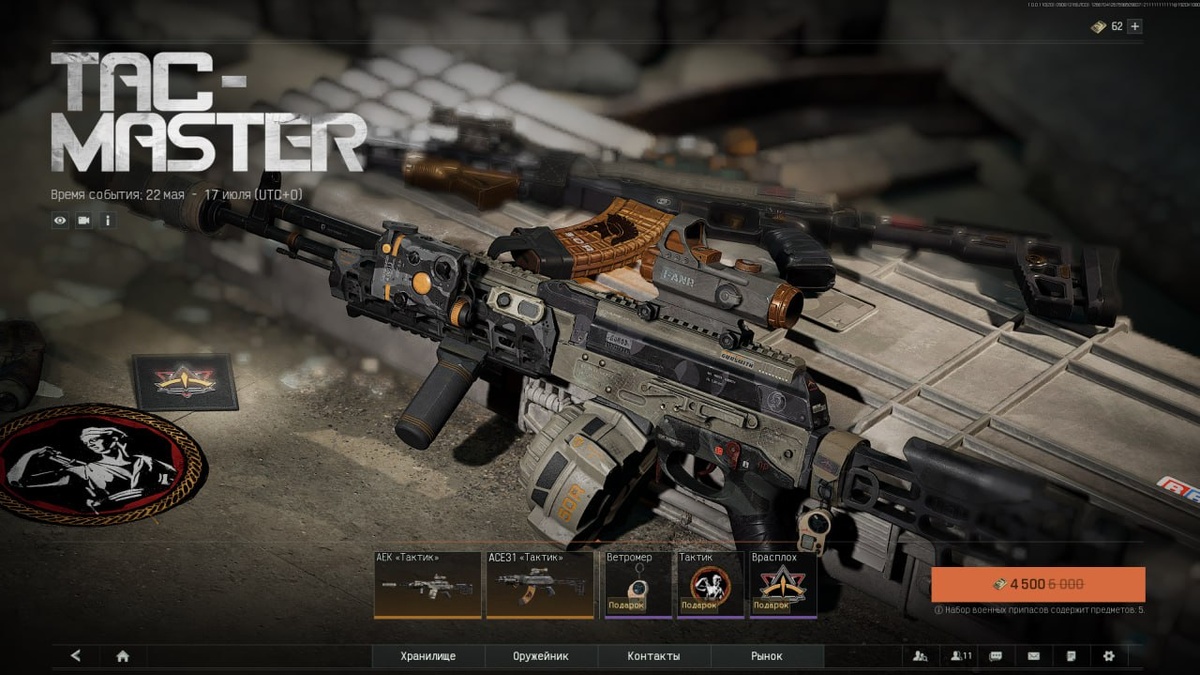This screenshot has height=675, width=1200.
Task: Pick the Тактик gift emblem item
Action: pos(710,585)
